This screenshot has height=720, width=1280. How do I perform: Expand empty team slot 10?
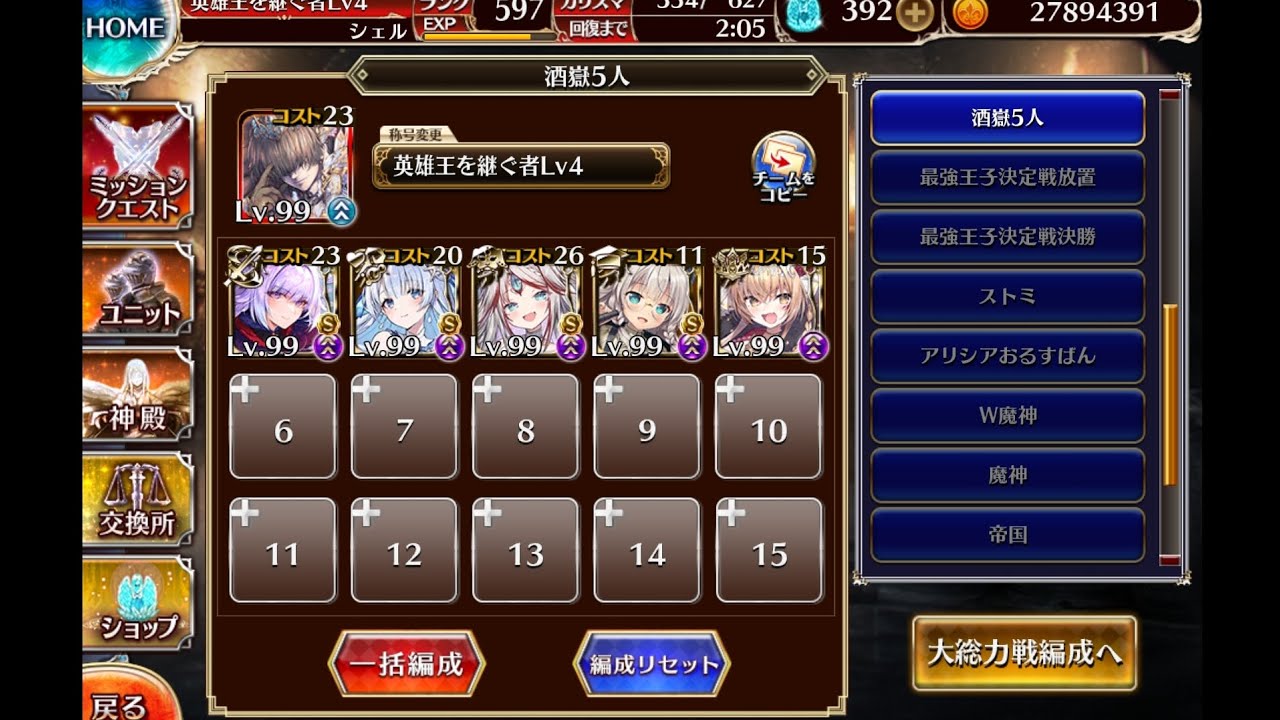(x=769, y=427)
